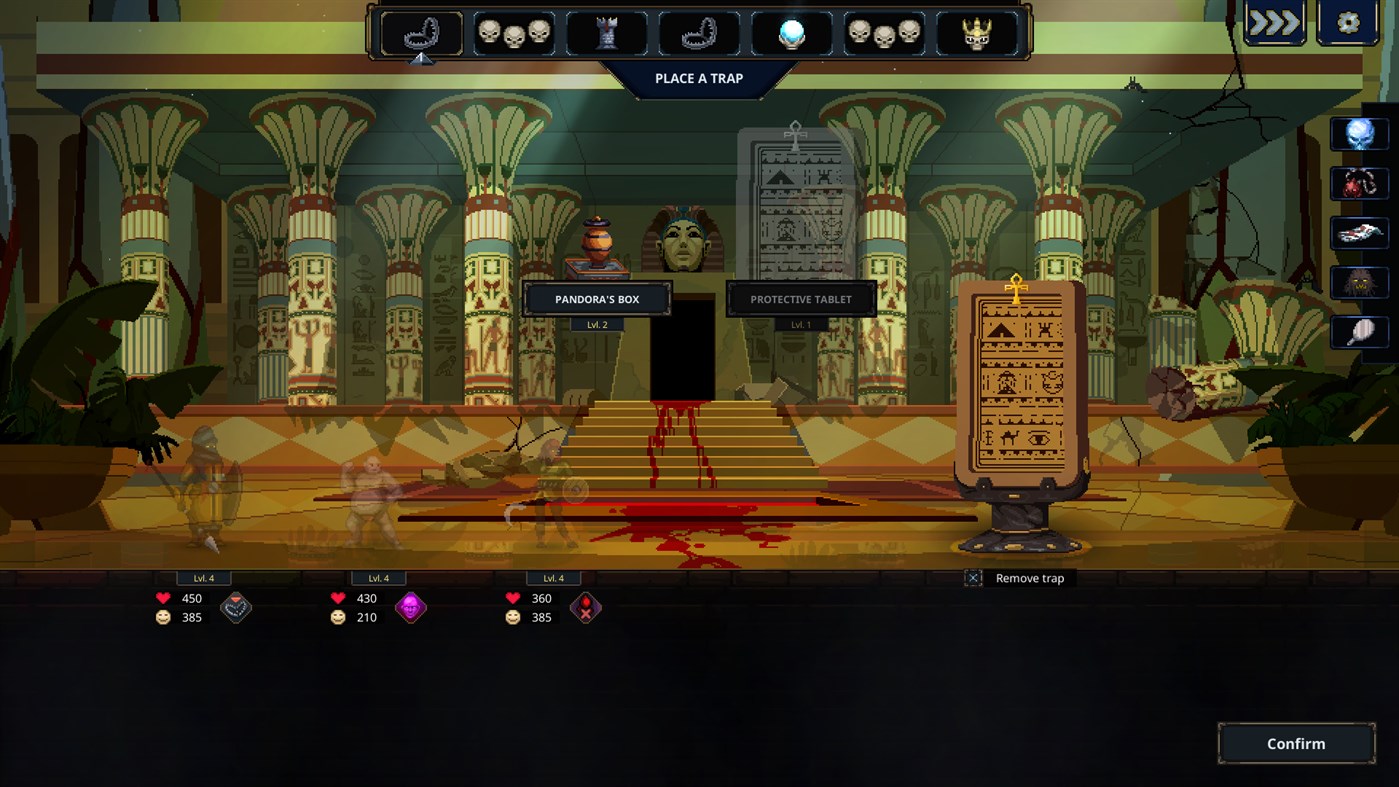Click the purple class icon of the middle hero
1399x787 pixels.
(412, 607)
